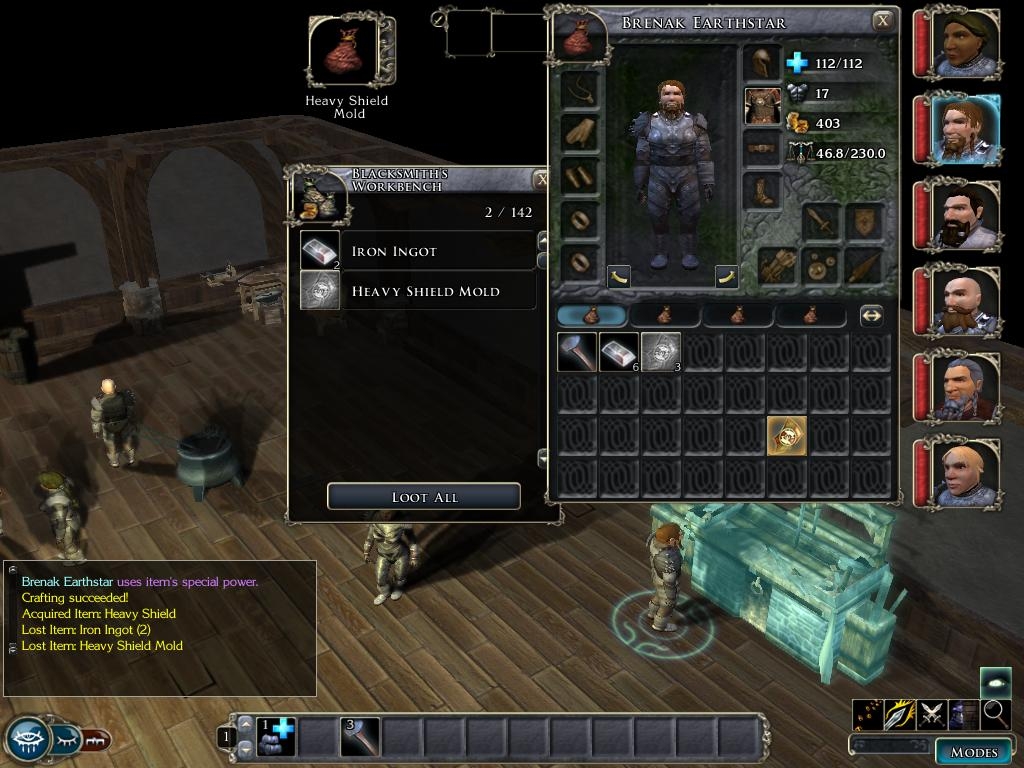Select the golden highlighted inventory item
The height and width of the screenshot is (768, 1024).
click(x=786, y=436)
